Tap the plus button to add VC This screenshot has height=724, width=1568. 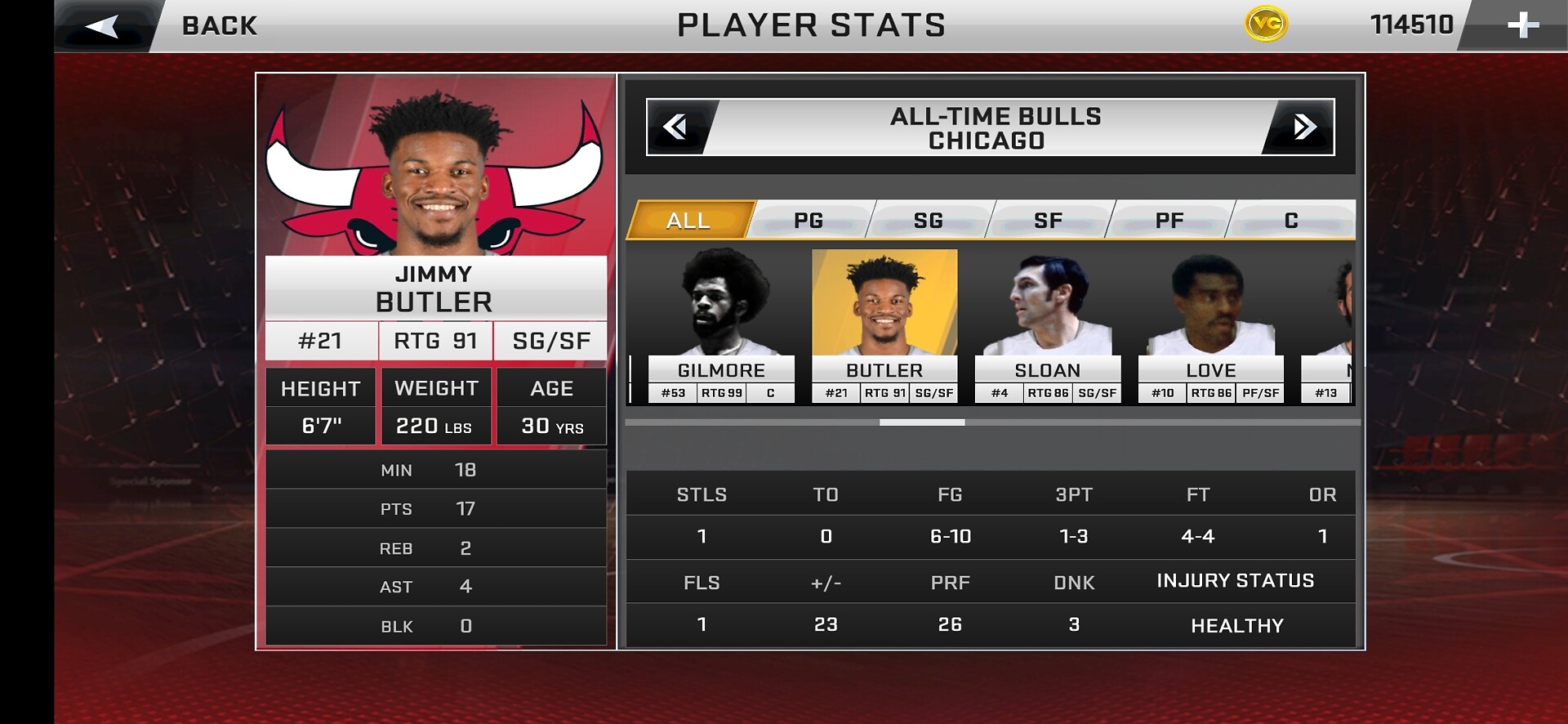tap(1521, 25)
